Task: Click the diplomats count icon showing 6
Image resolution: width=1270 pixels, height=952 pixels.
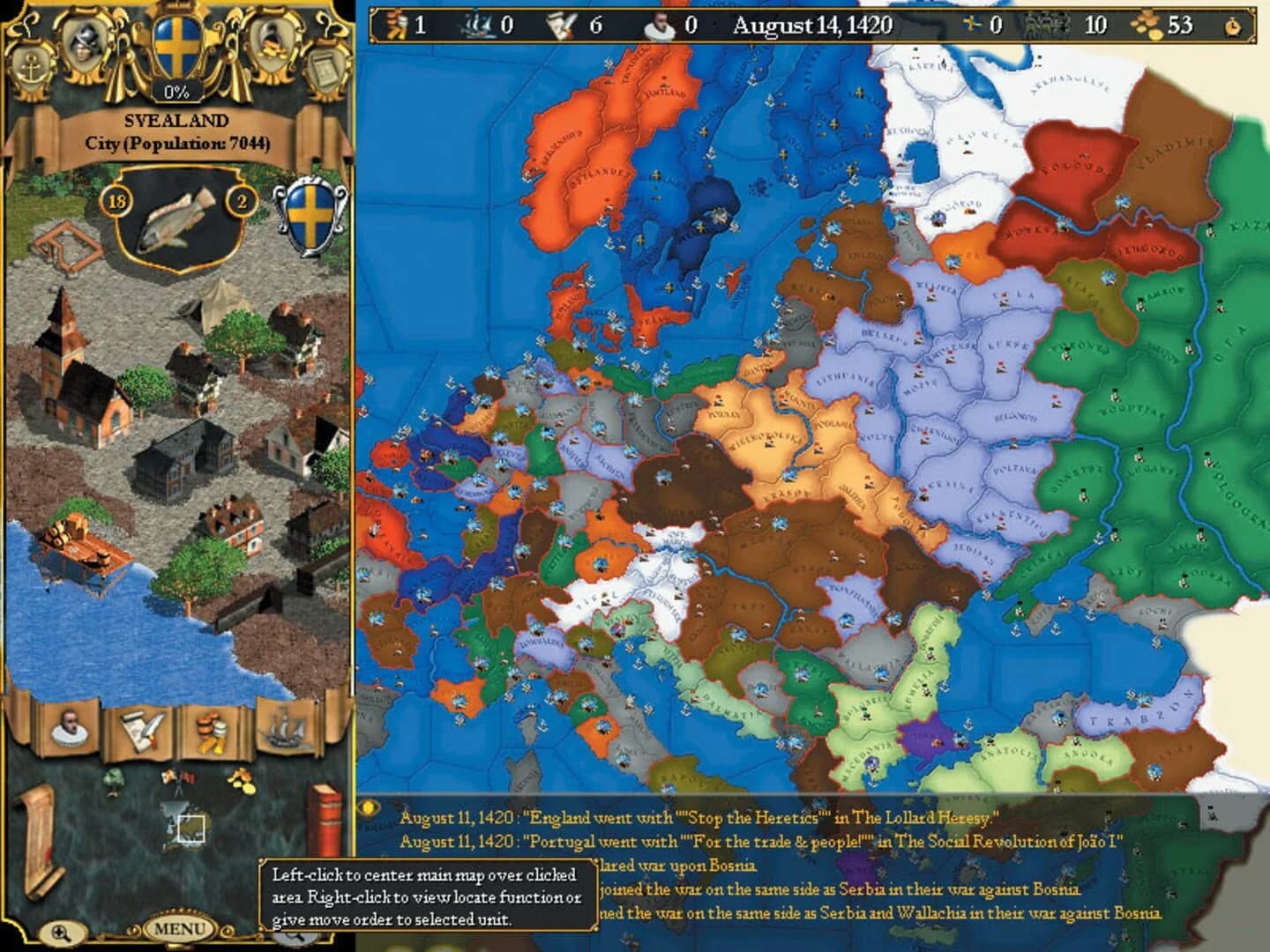Action: [557, 22]
